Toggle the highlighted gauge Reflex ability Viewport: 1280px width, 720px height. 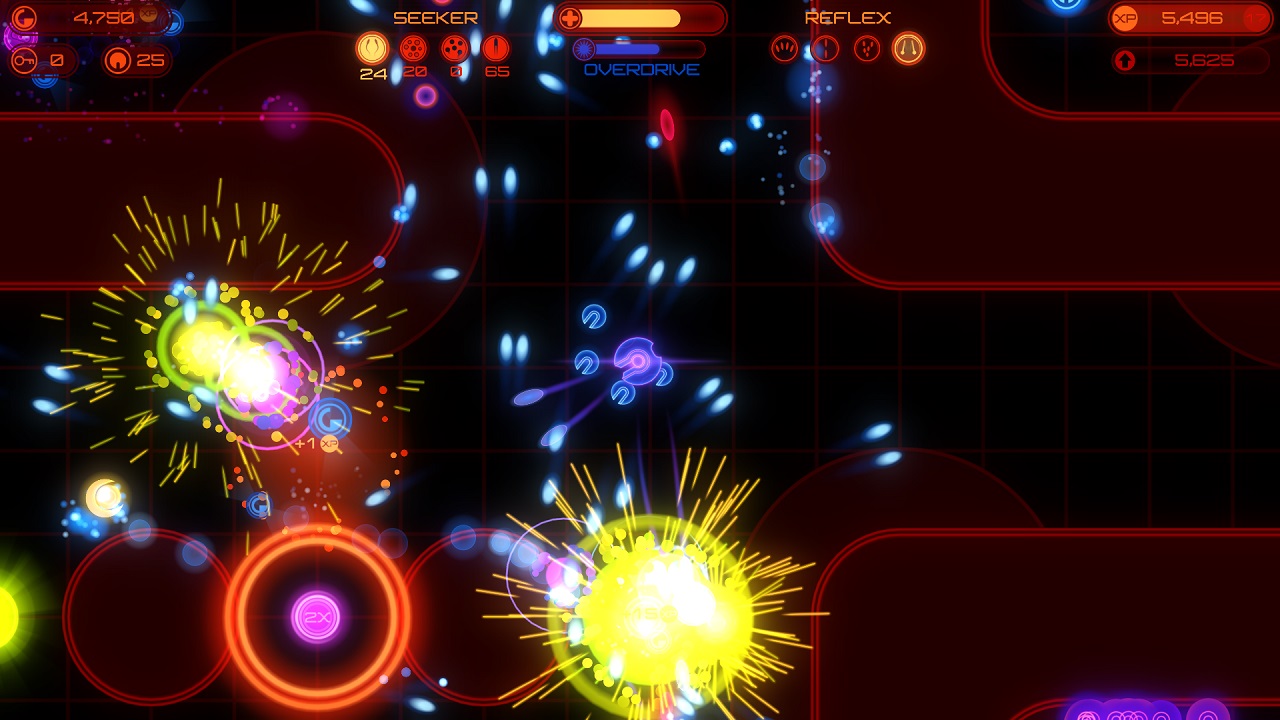coord(910,47)
